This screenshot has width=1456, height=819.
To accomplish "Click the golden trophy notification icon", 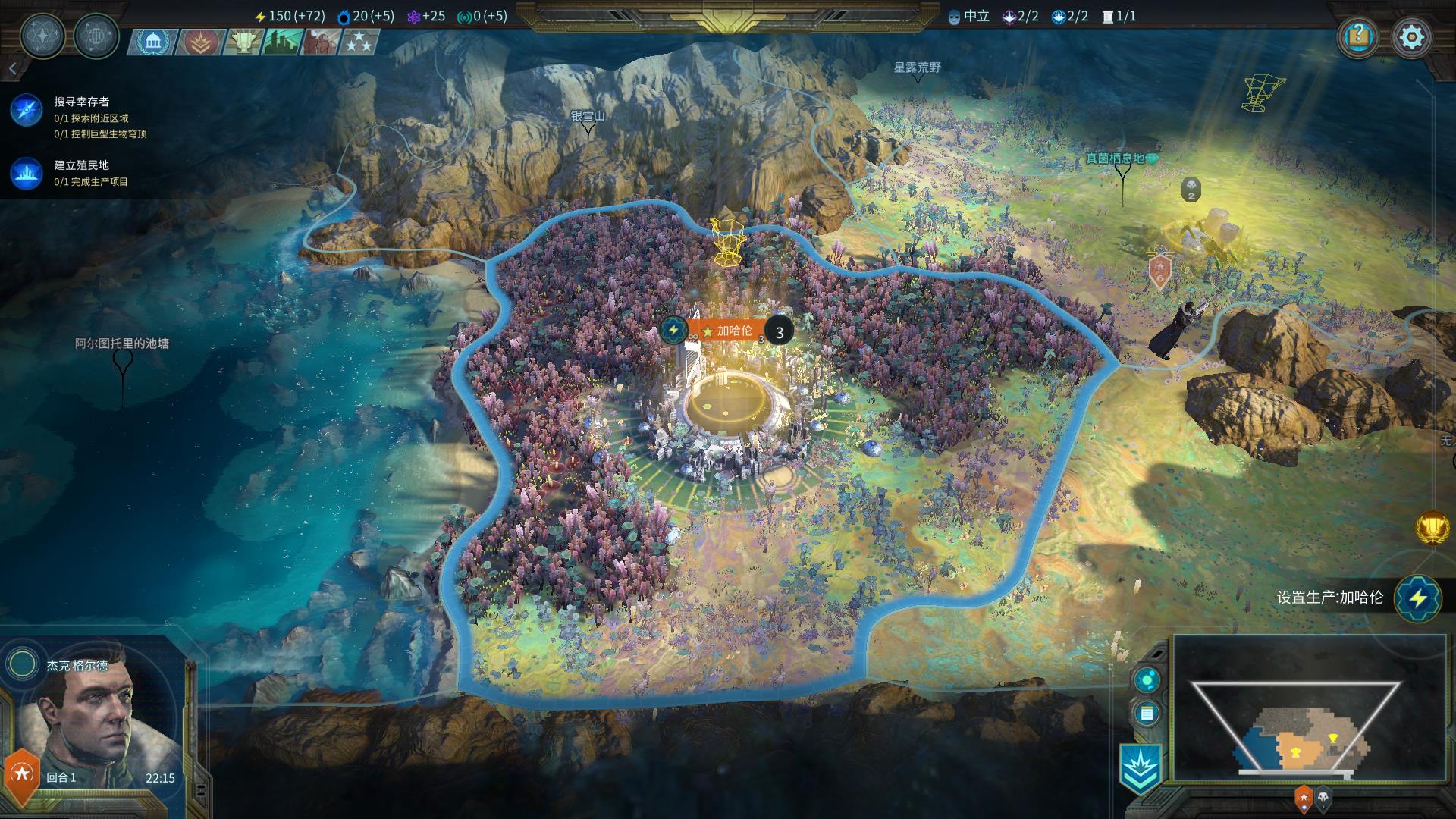I will pos(1432,528).
